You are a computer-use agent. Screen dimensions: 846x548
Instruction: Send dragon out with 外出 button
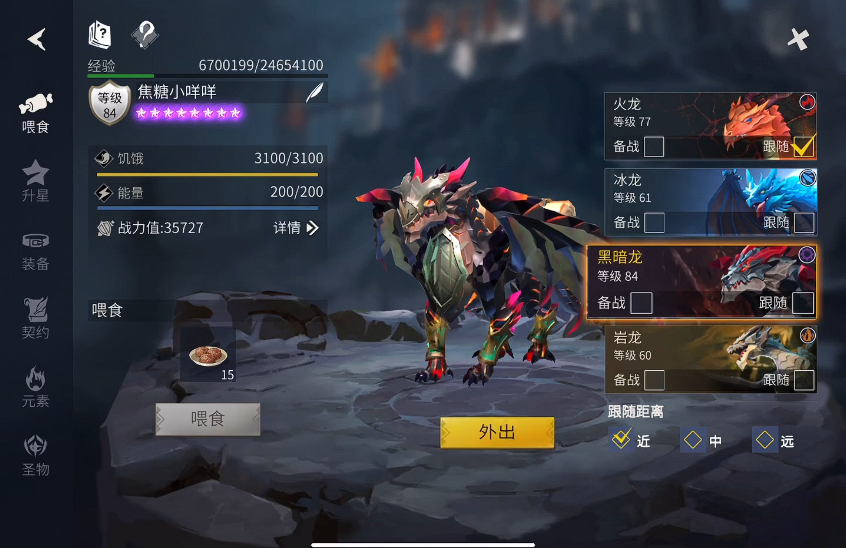[497, 432]
